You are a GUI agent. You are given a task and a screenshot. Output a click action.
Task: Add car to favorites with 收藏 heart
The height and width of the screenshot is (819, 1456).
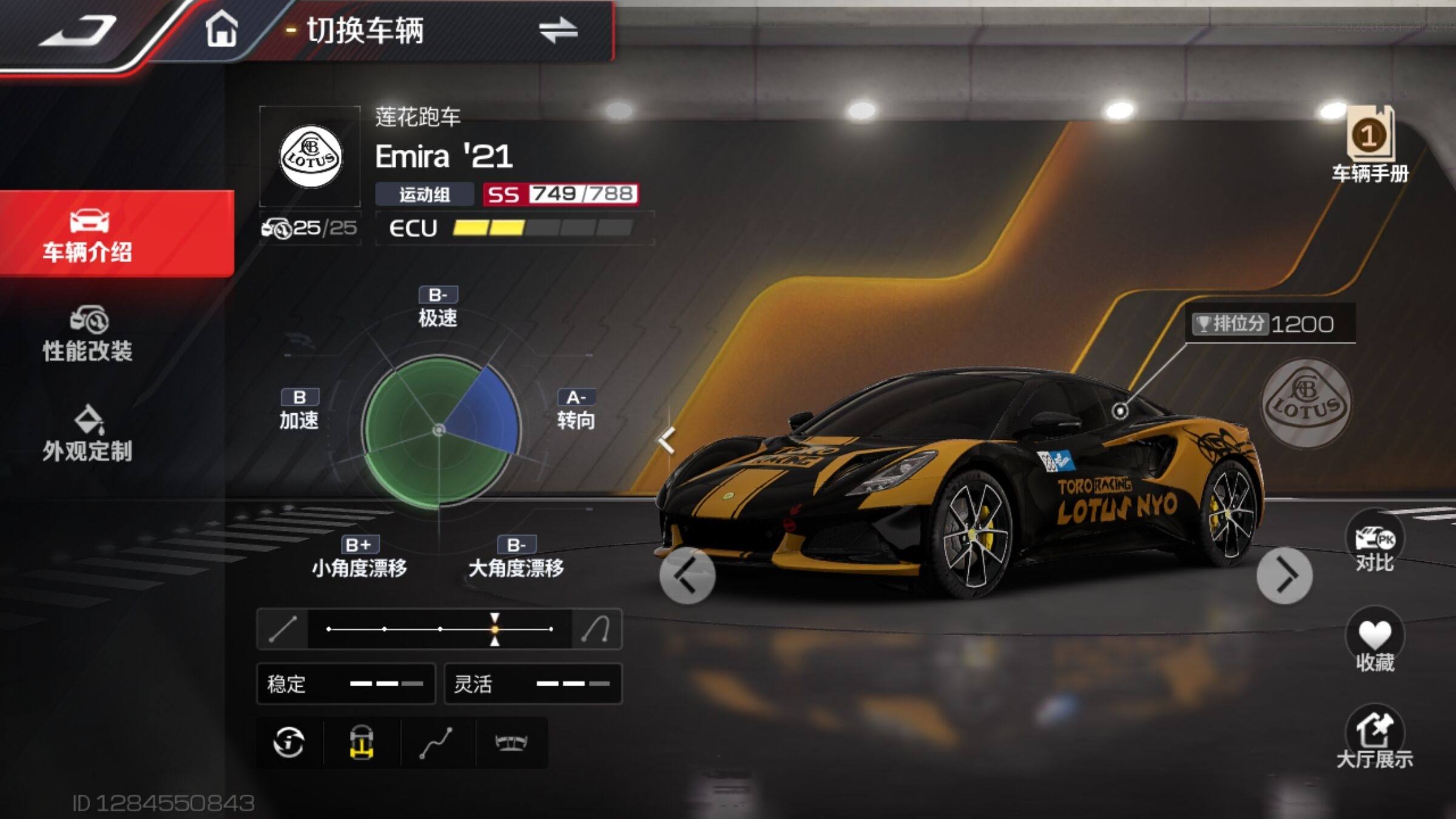[x=1375, y=643]
